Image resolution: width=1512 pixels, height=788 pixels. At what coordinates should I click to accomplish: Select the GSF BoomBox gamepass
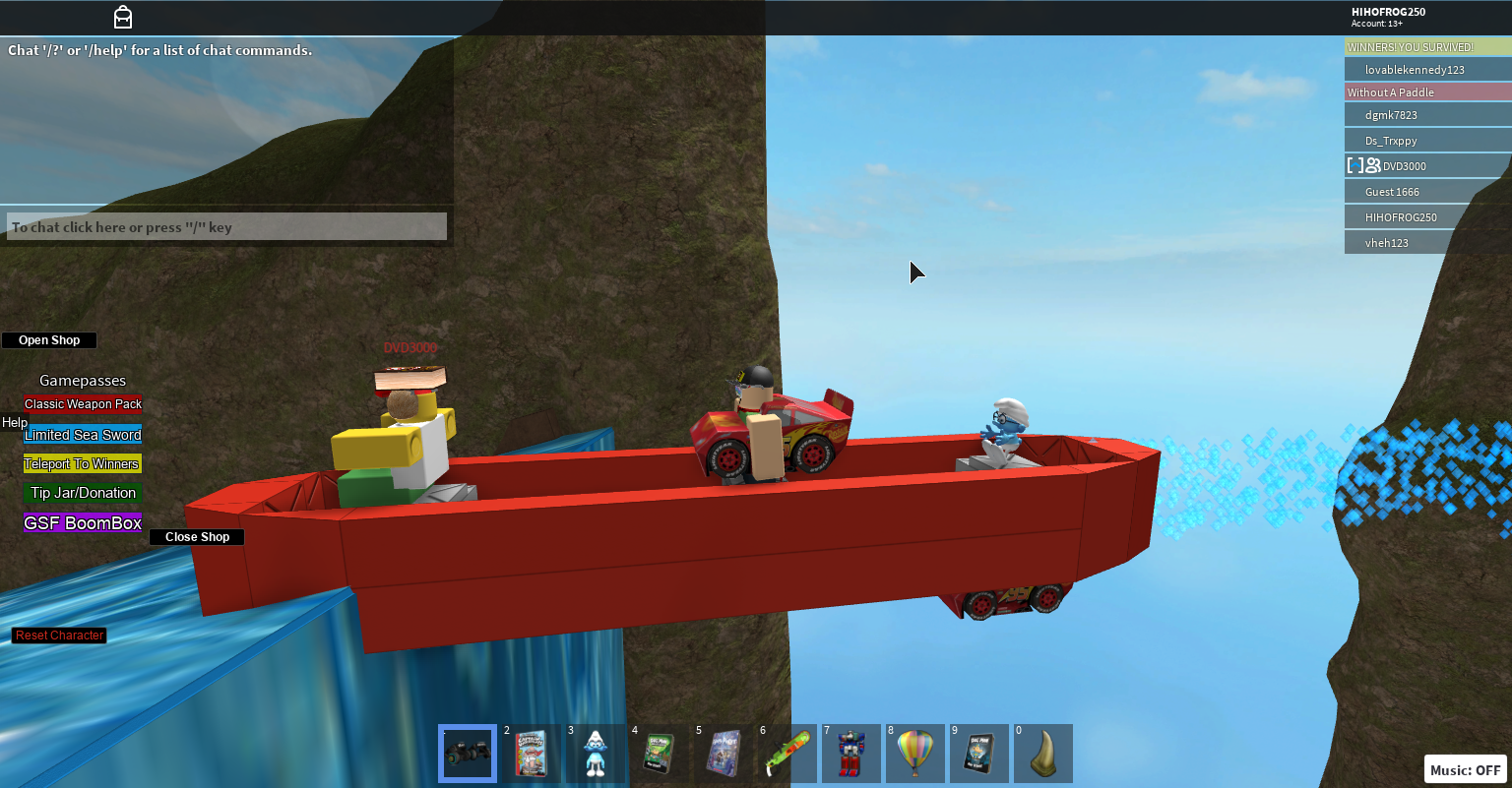click(x=83, y=523)
